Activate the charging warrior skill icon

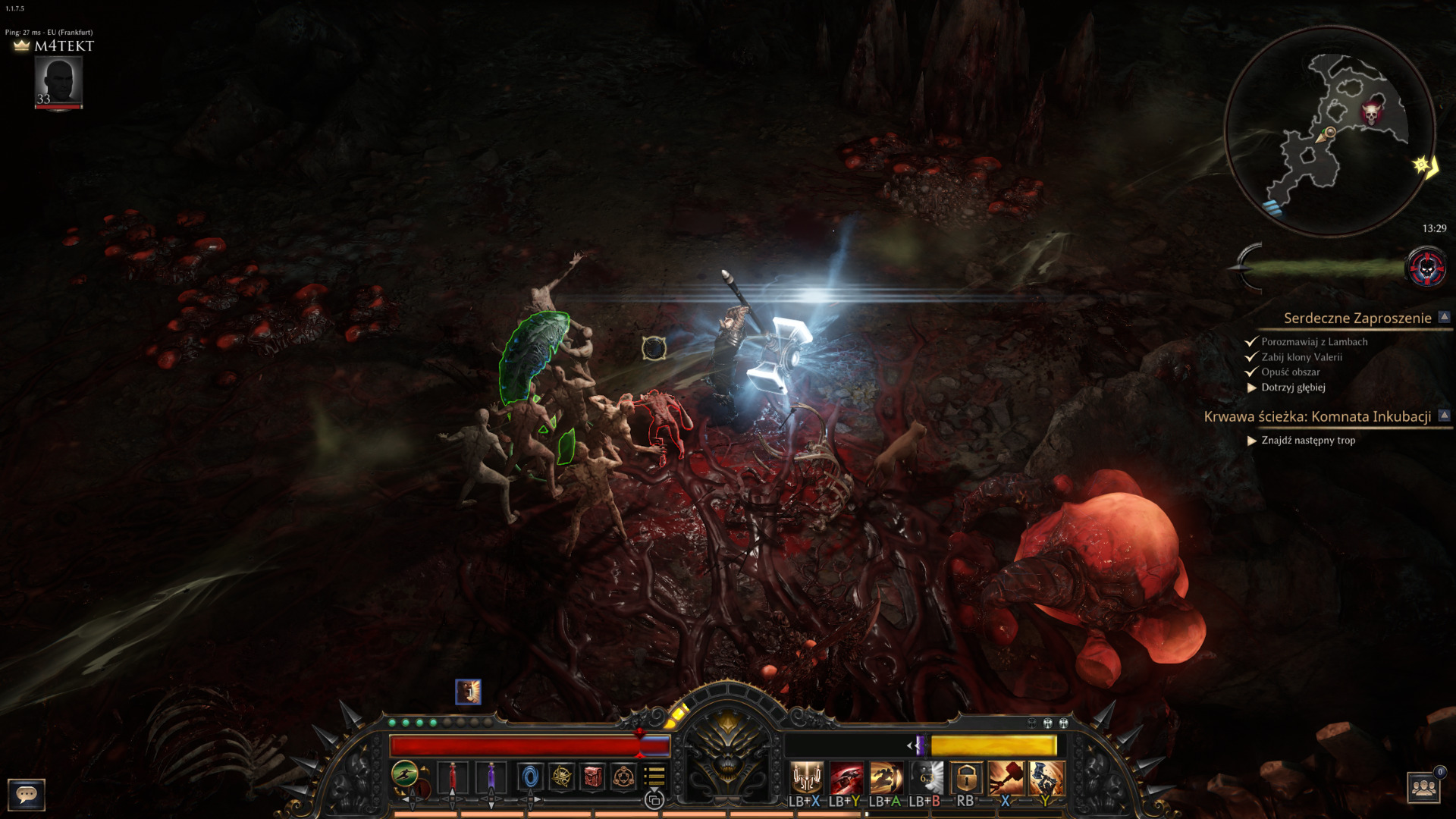point(886,777)
